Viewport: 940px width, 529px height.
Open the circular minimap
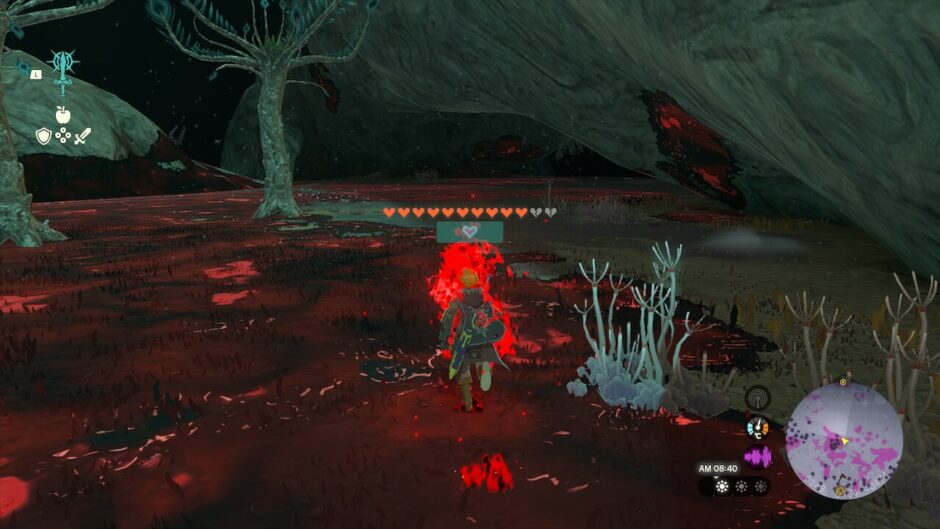pyautogui.click(x=844, y=440)
